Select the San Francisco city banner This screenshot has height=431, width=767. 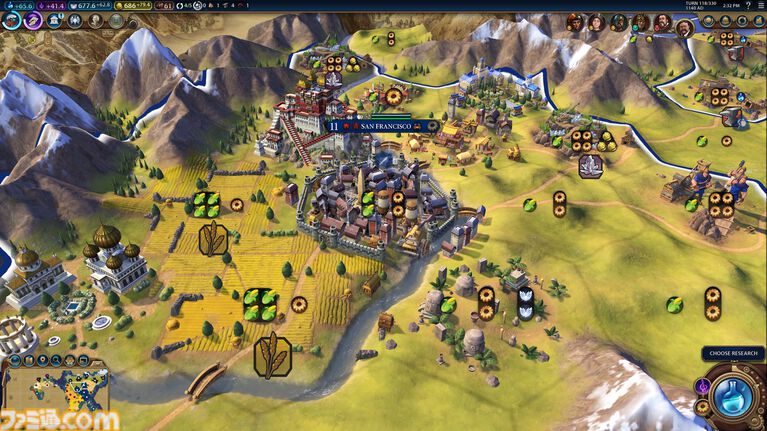386,127
